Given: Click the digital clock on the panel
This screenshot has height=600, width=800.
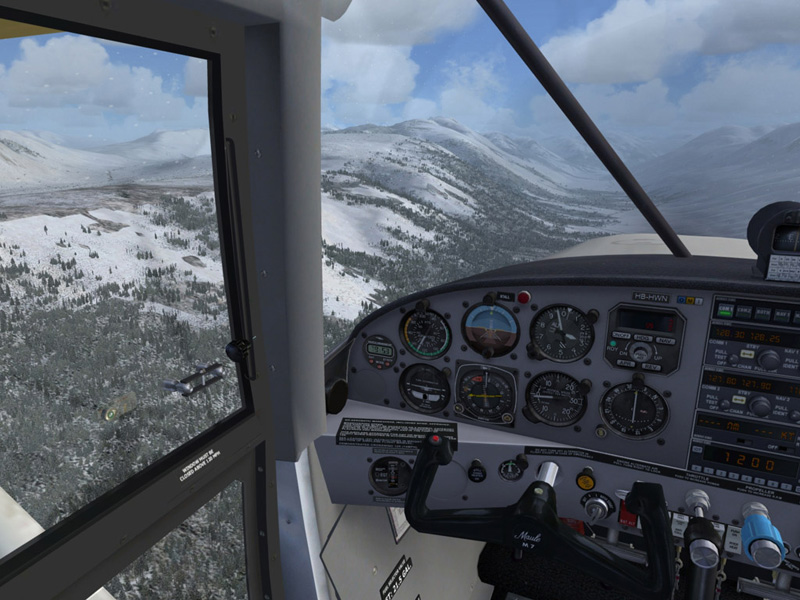Looking at the screenshot, I should pos(379,350).
